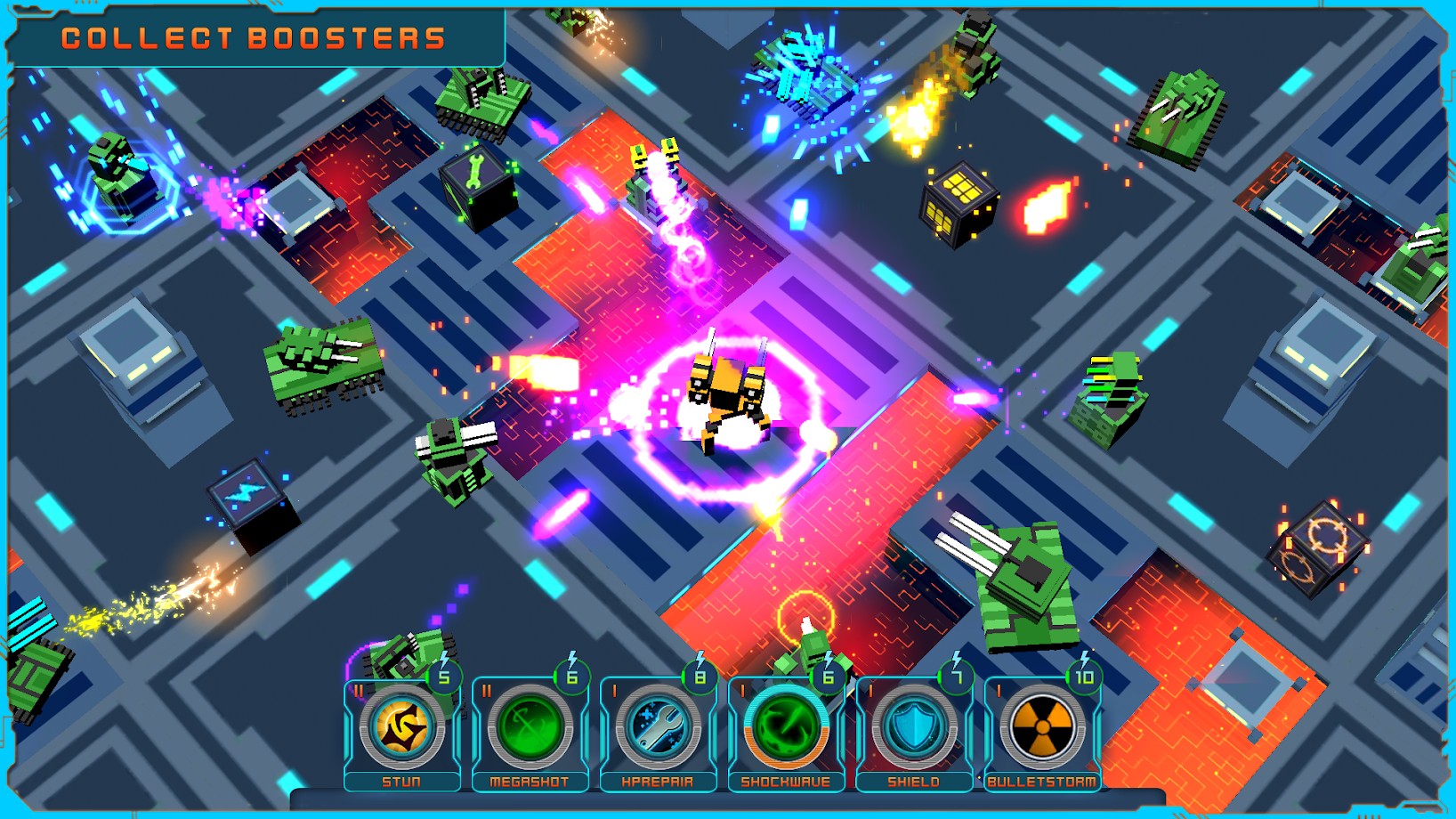Use the HPRepair wrench ability
This screenshot has height=819, width=1456.
[659, 728]
